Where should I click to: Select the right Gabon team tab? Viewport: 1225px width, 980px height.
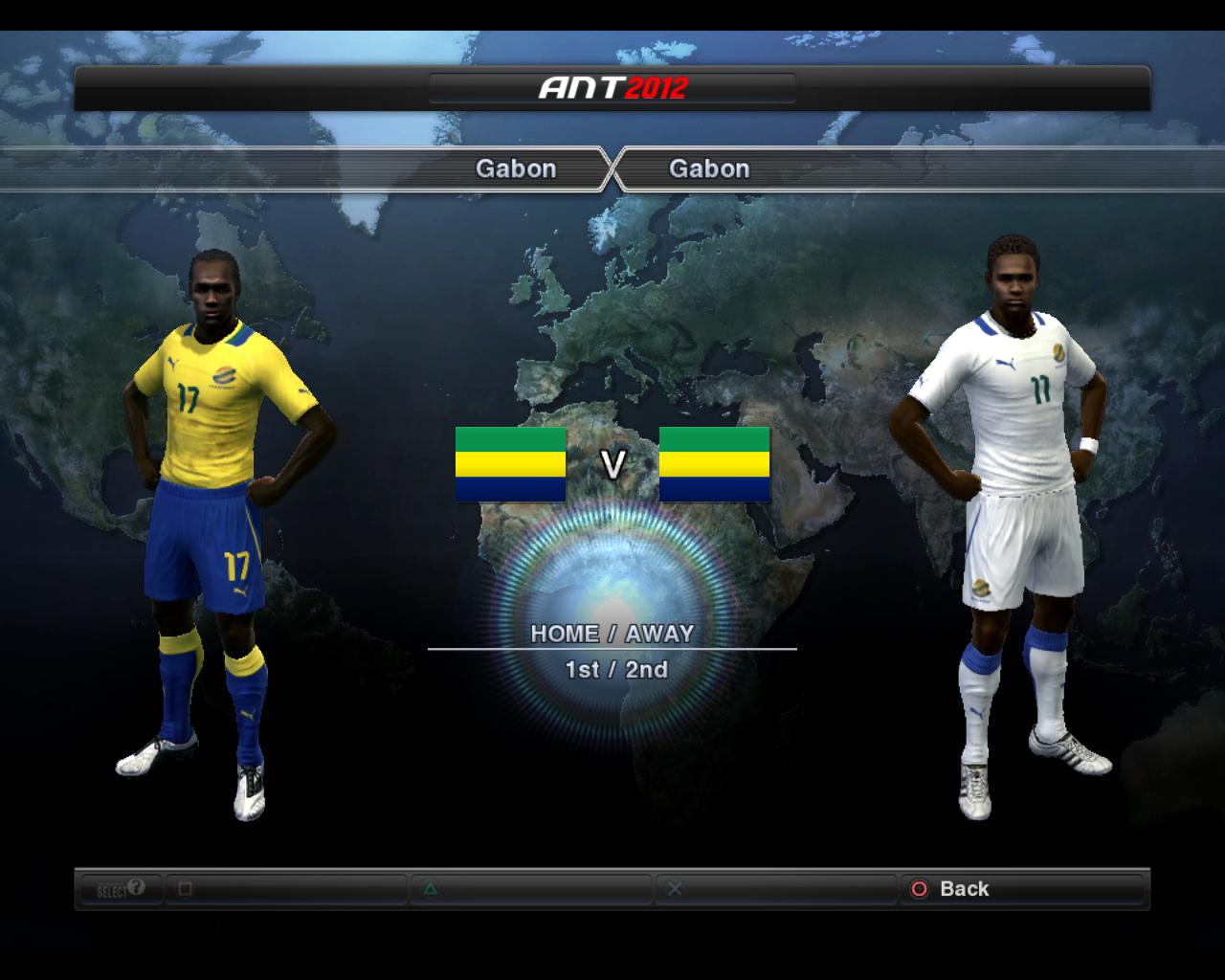coord(711,169)
